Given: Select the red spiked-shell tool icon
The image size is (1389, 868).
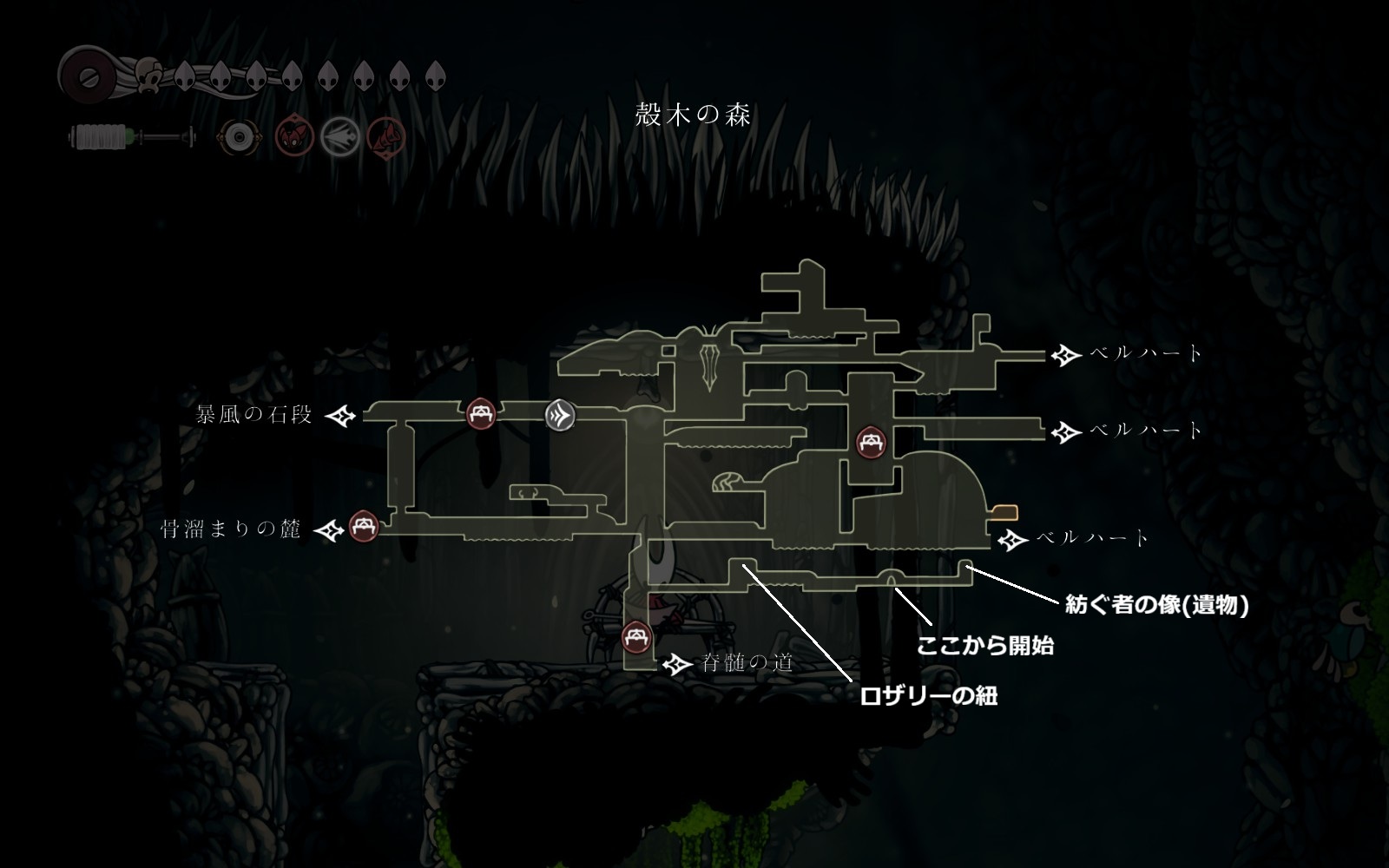Looking at the screenshot, I should 385,137.
